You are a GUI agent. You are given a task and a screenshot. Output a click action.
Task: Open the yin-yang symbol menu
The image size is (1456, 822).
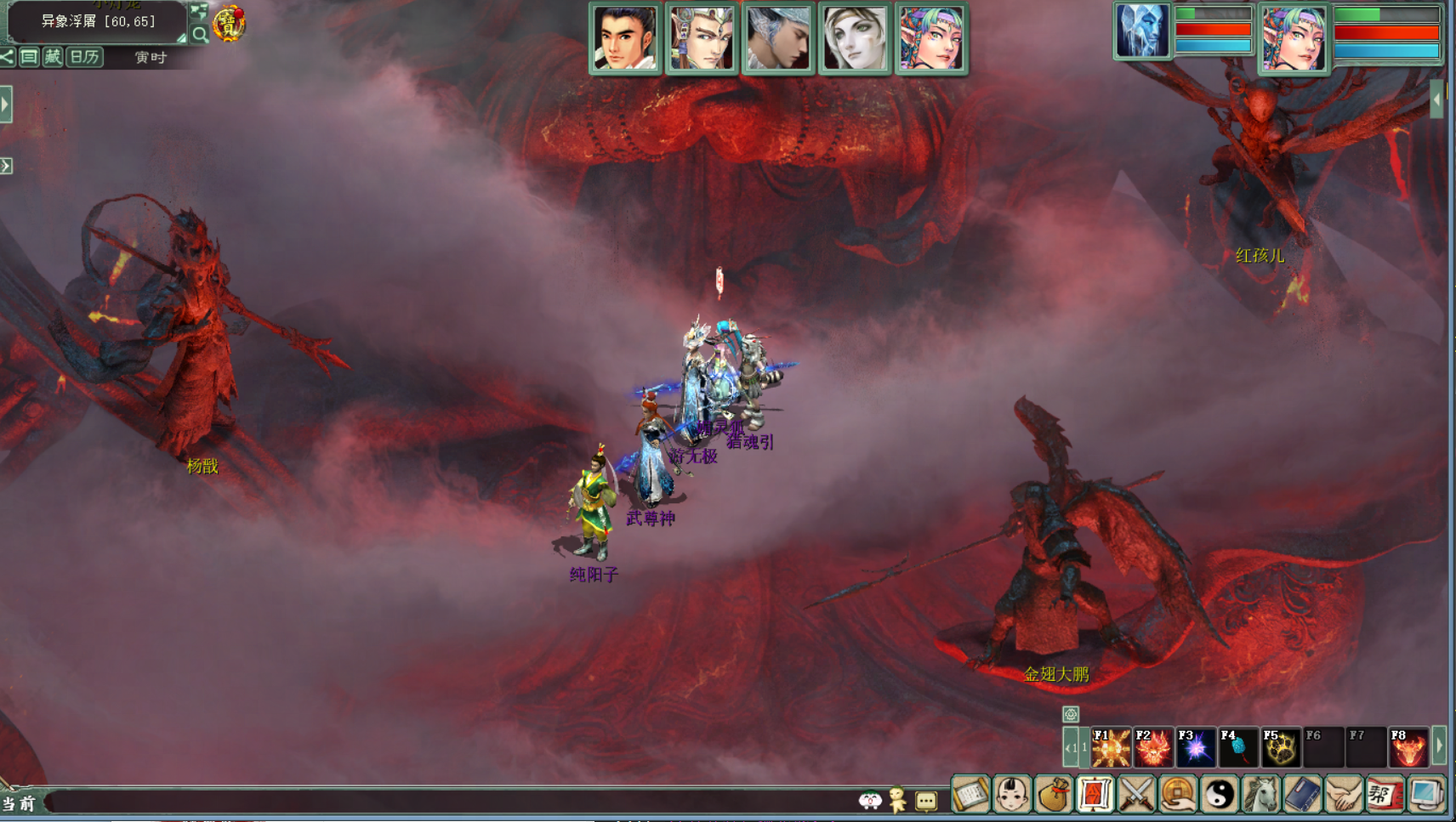point(1220,796)
